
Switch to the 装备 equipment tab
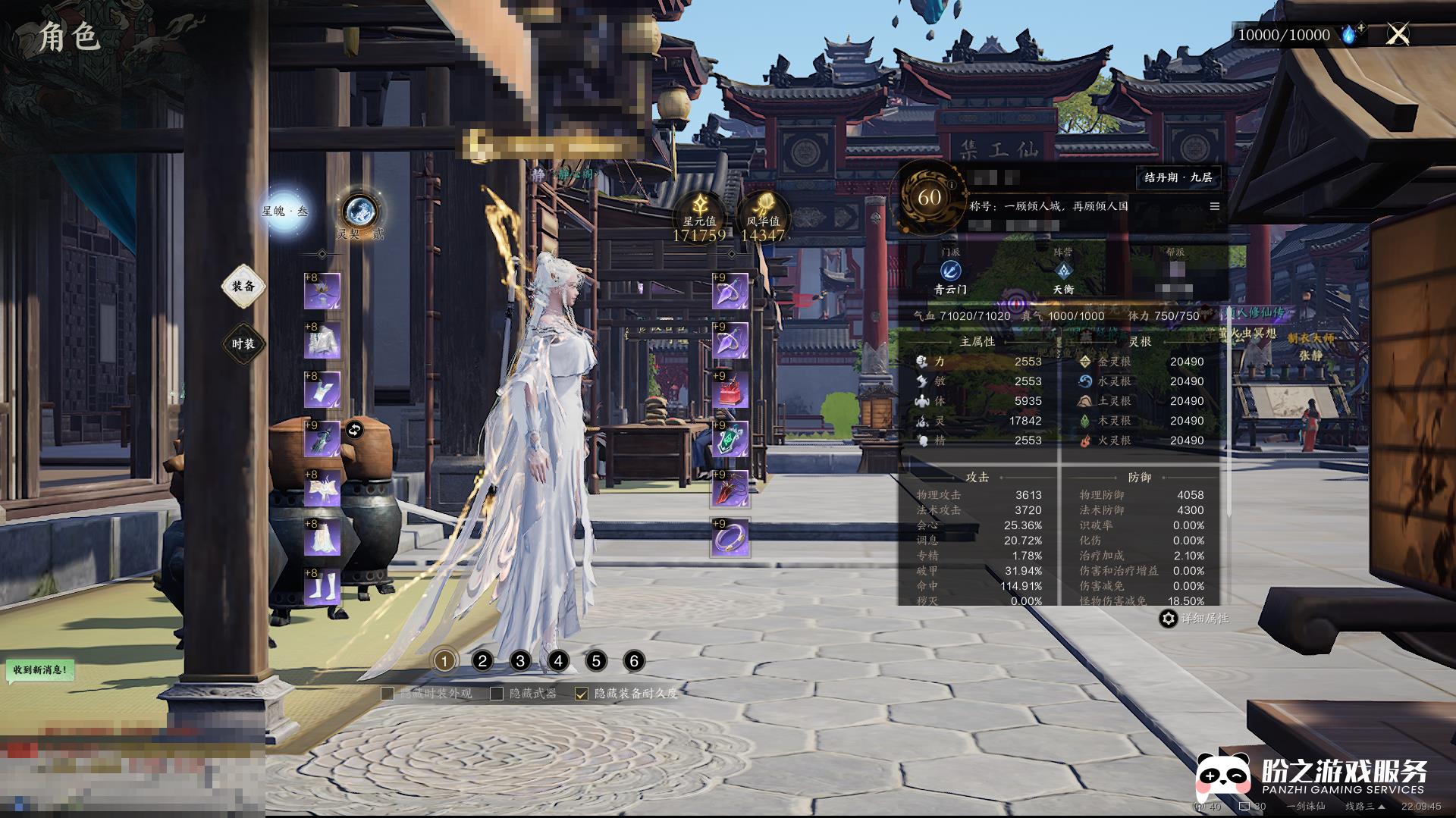click(243, 287)
